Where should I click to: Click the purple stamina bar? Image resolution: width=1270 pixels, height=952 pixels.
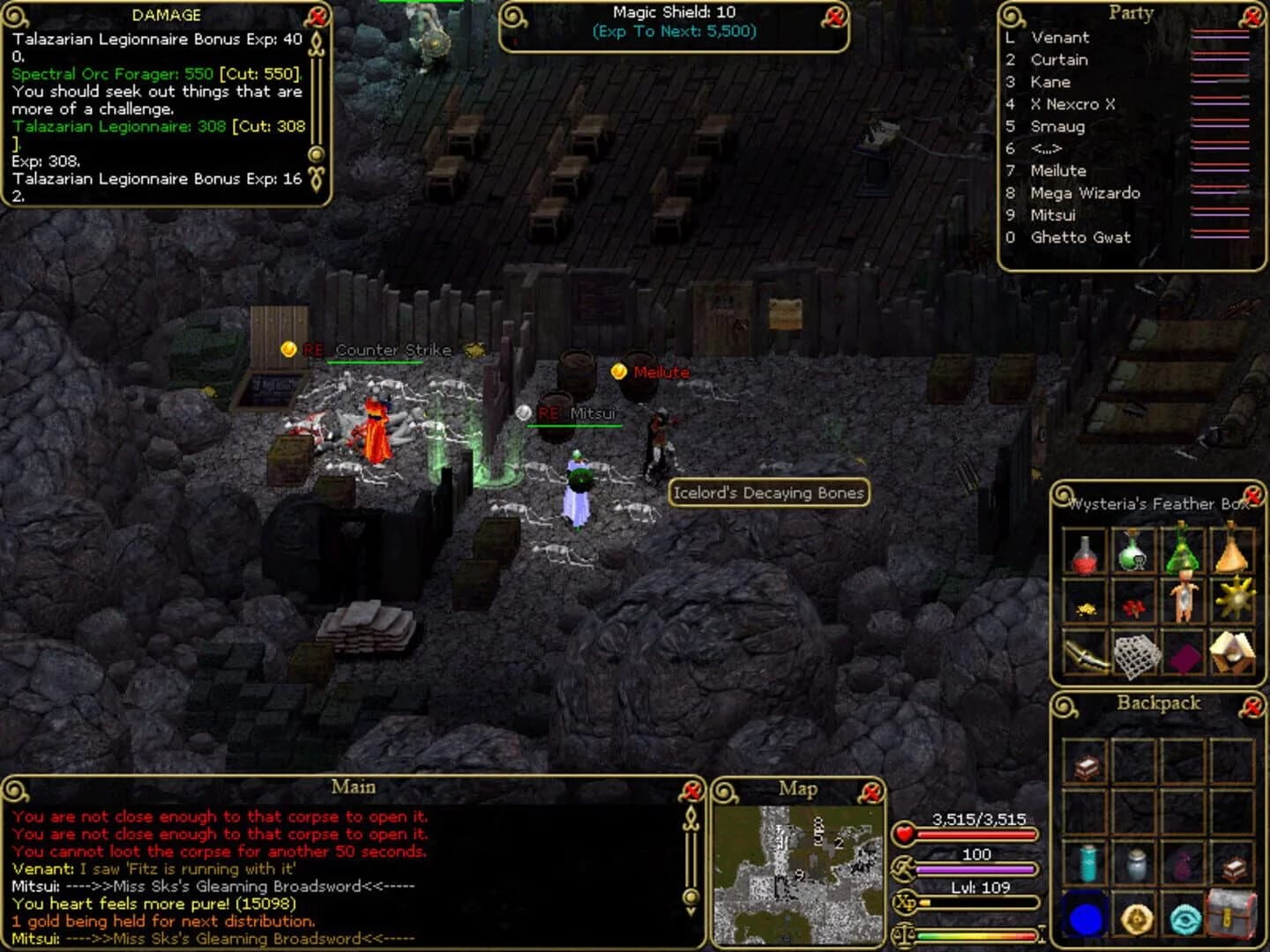point(975,868)
